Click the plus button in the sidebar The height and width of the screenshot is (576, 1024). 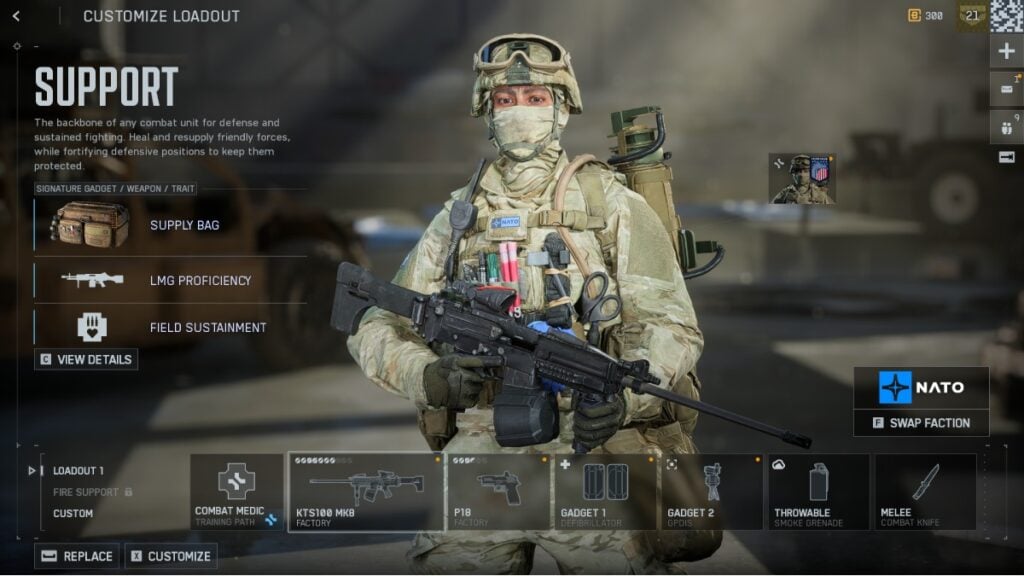[1006, 52]
